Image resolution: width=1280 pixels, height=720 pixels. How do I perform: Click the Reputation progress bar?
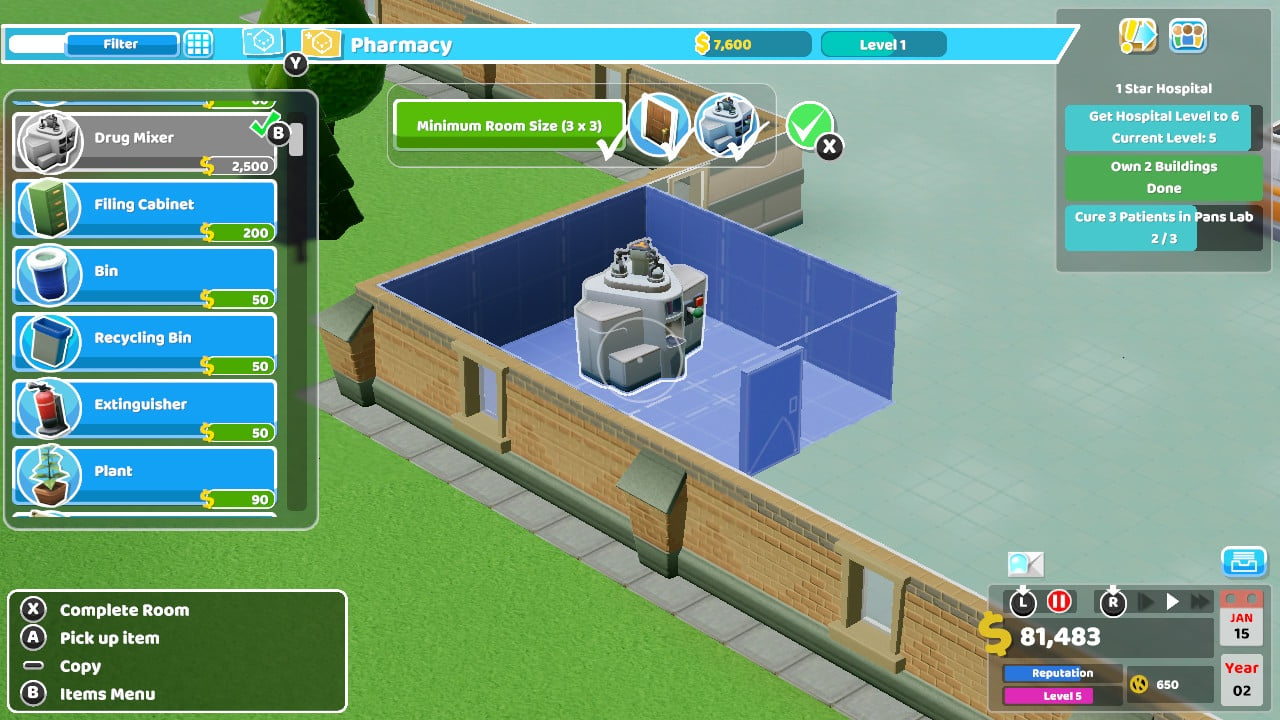(1061, 673)
